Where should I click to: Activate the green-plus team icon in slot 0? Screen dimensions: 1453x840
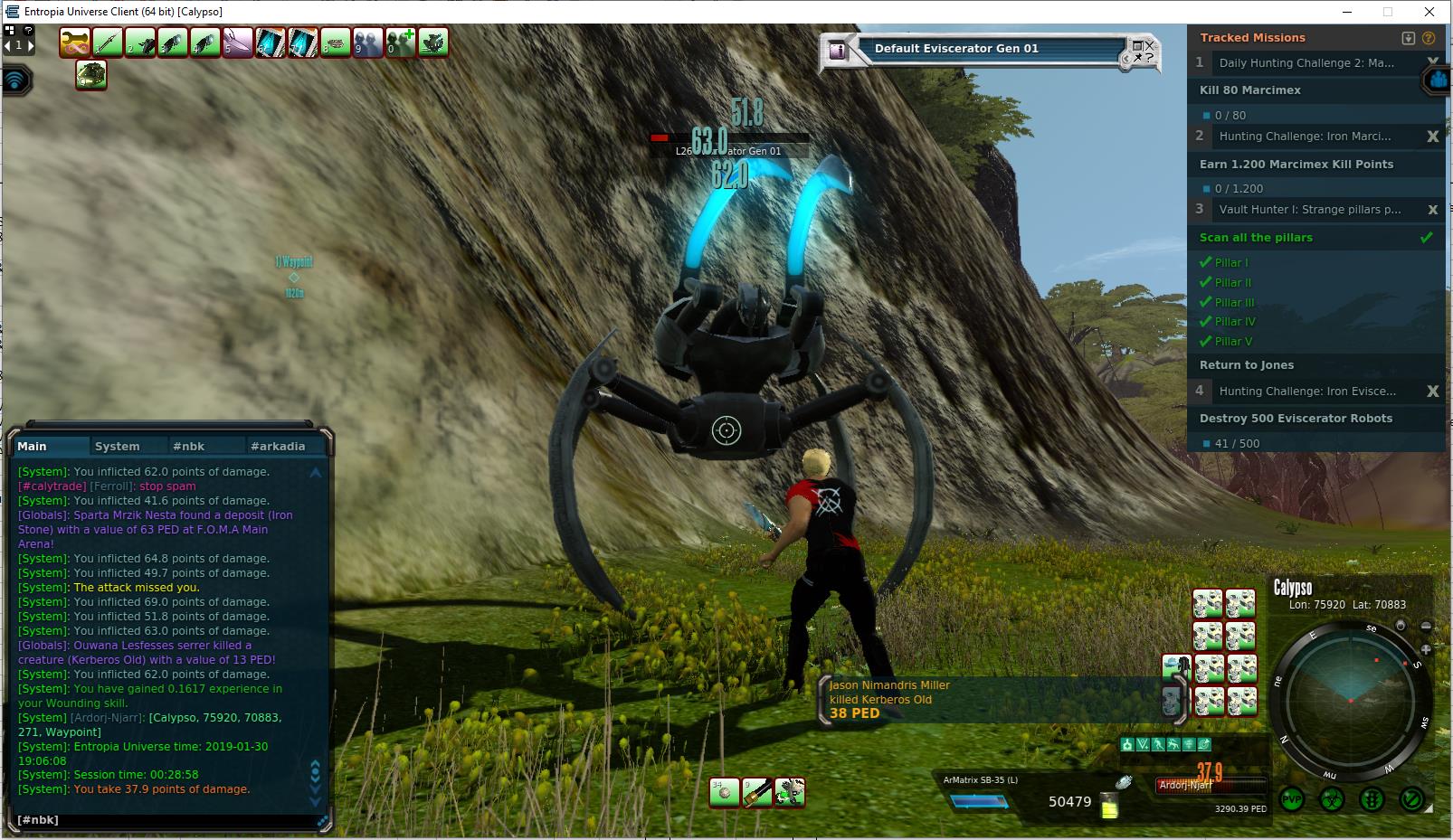pos(401,42)
